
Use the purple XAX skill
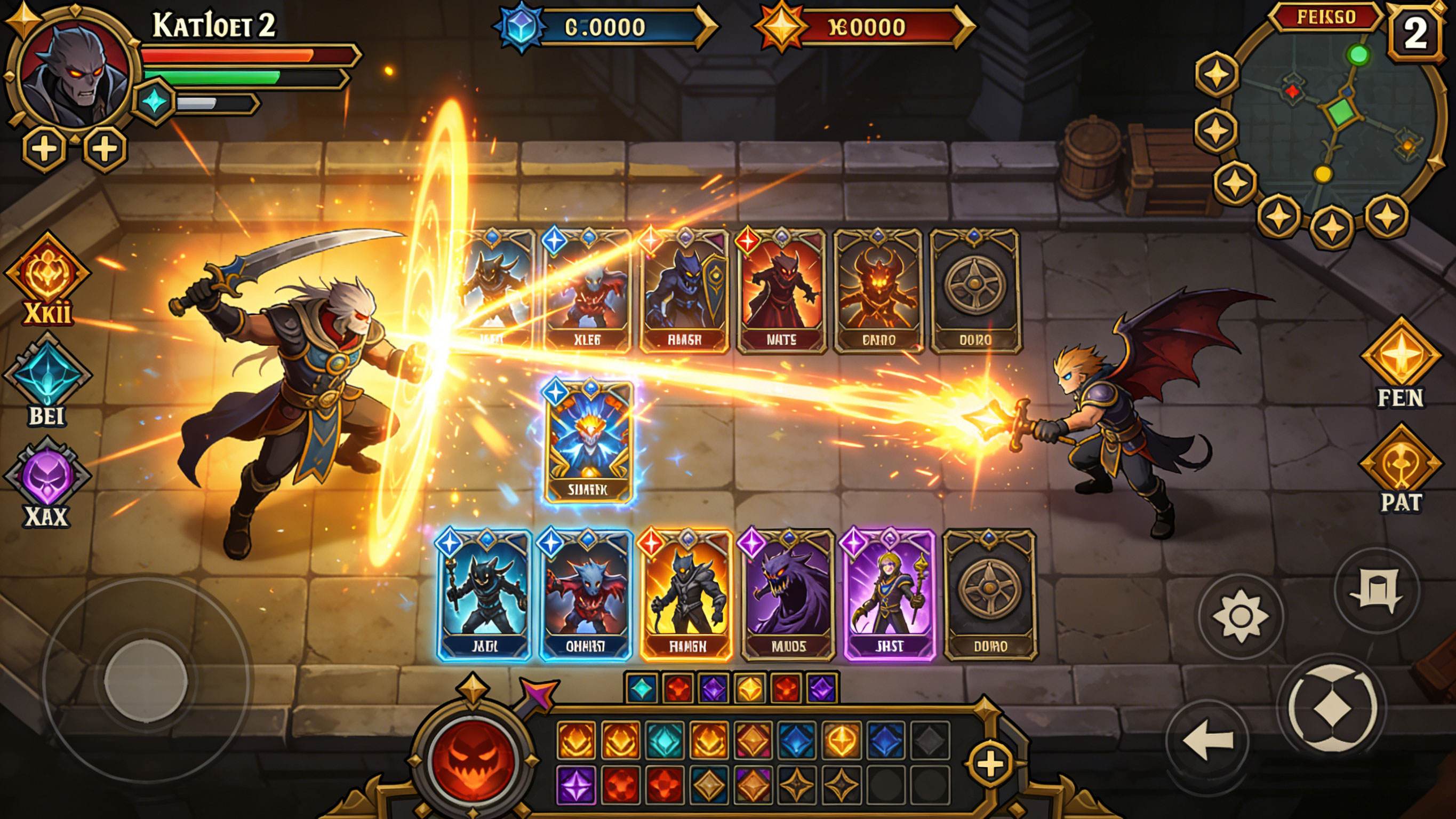47,477
